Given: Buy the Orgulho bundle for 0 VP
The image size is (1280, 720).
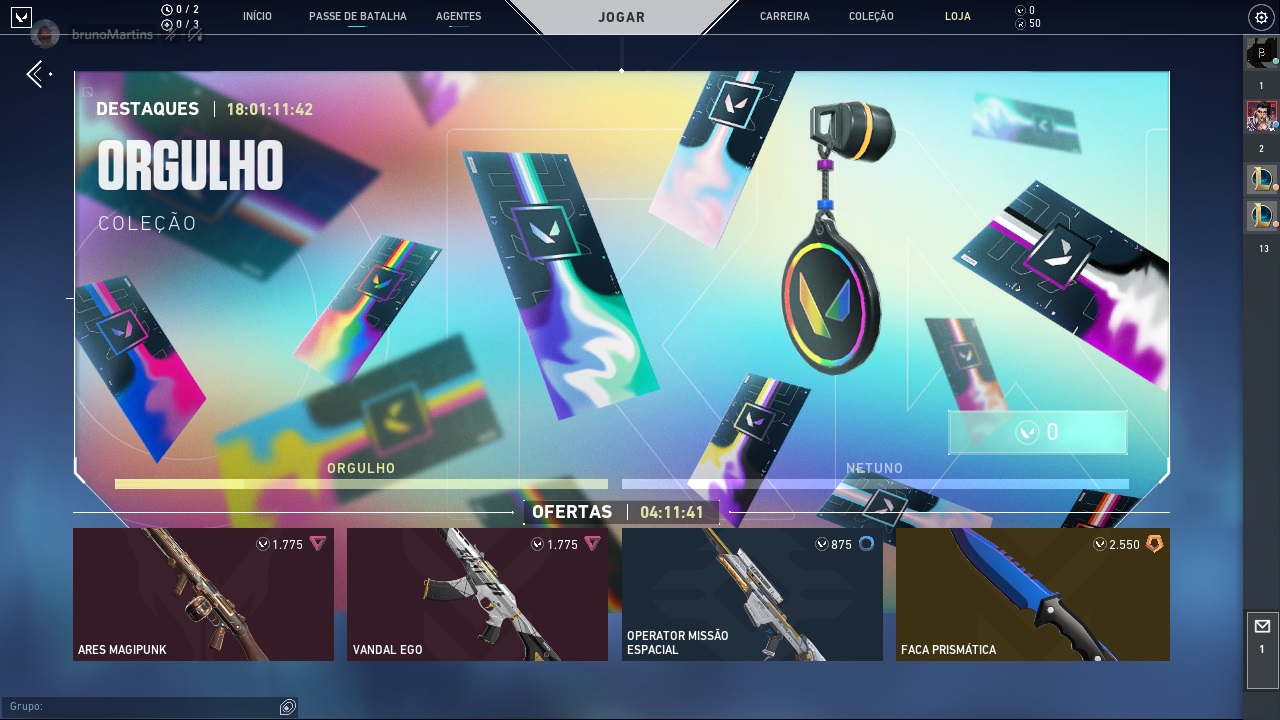Looking at the screenshot, I should point(1037,432).
